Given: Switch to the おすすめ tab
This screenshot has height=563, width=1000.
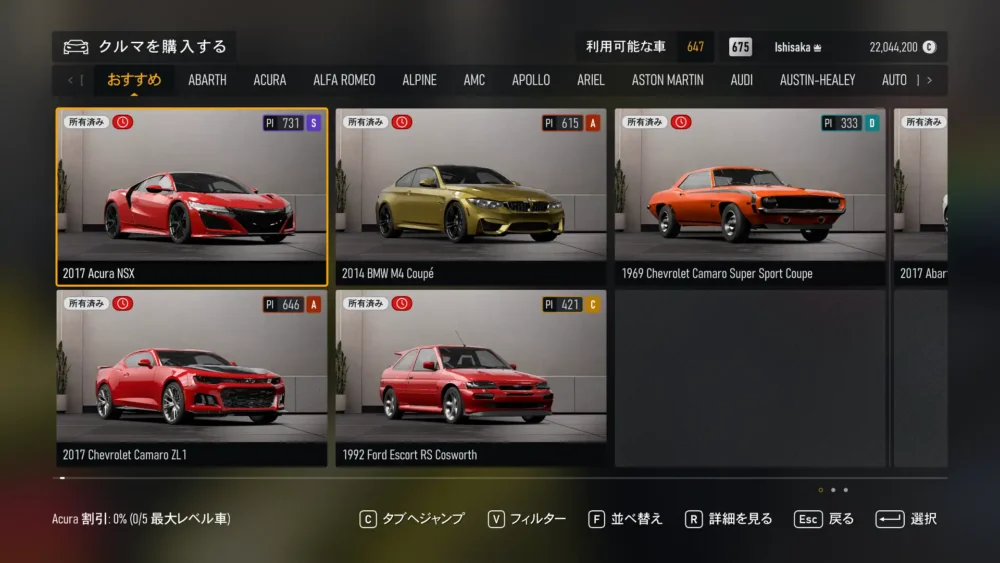Looking at the screenshot, I should pyautogui.click(x=134, y=80).
